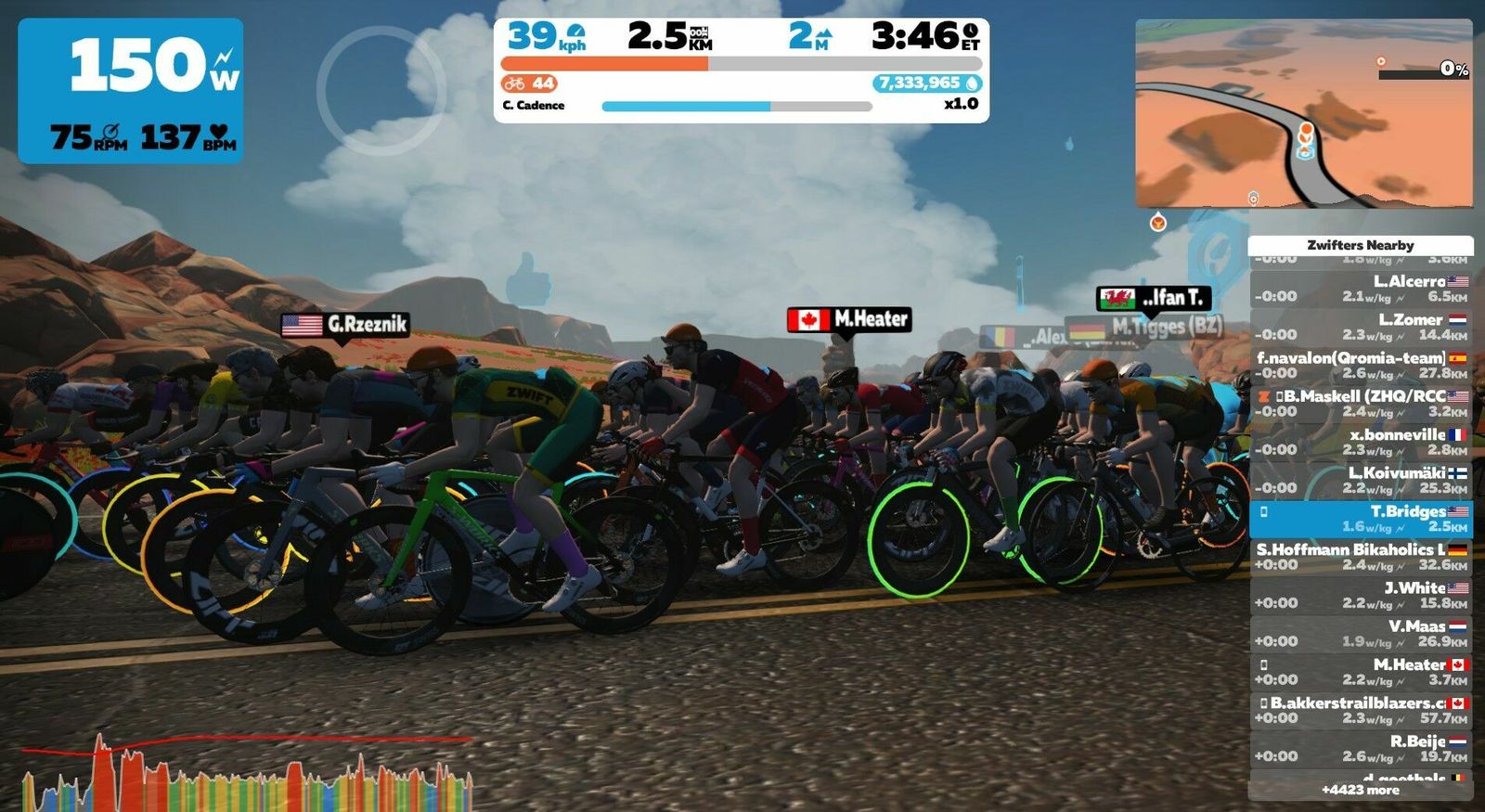Click the minimap route view
This screenshot has height=812, width=1485.
click(1303, 113)
